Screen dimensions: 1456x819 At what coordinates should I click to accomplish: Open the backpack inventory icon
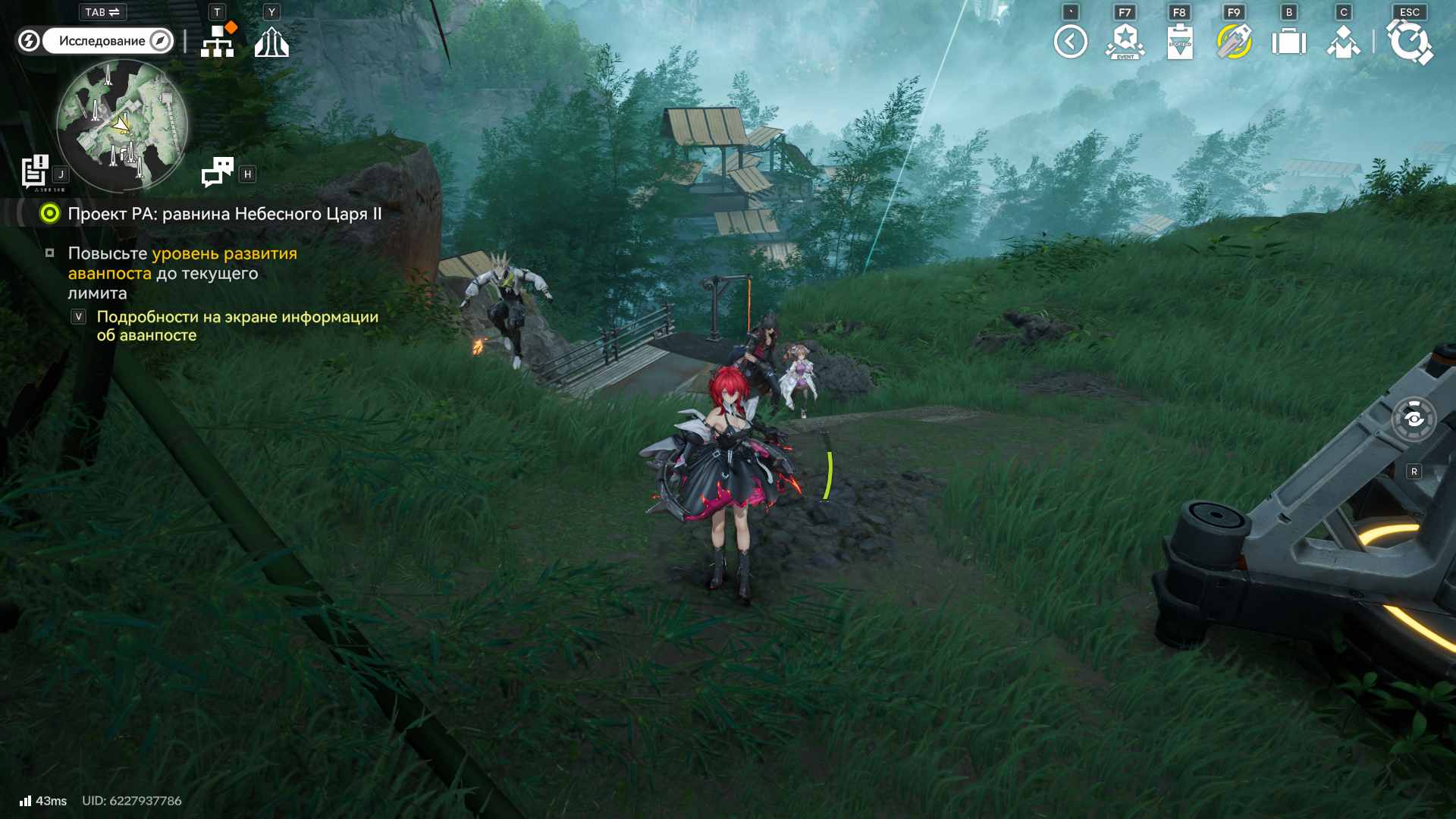[x=1288, y=42]
